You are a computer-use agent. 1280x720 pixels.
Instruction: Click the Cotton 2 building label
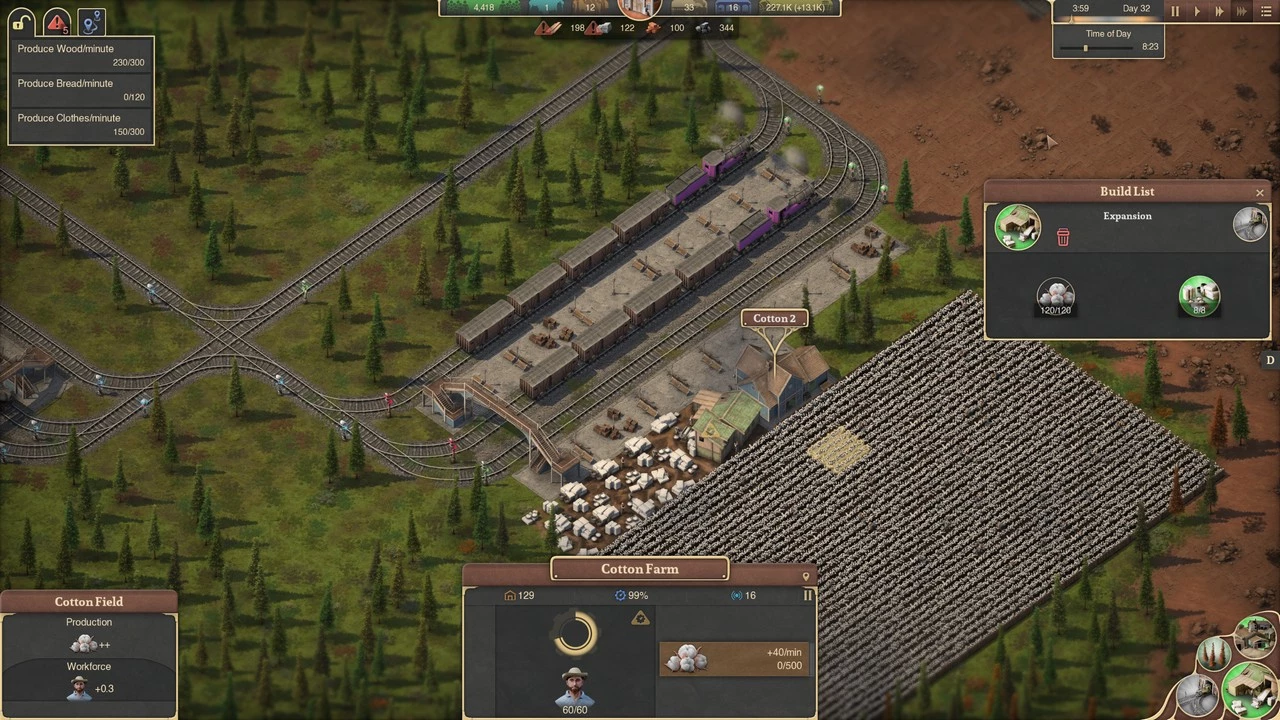point(774,319)
